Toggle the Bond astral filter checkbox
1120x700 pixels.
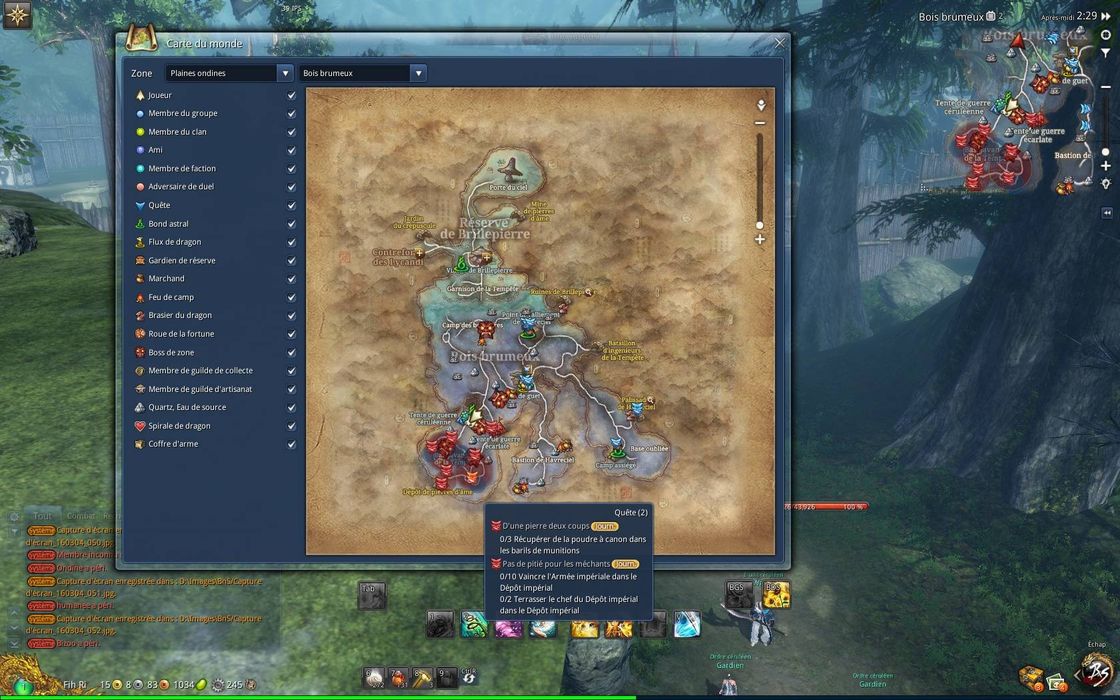coord(292,224)
